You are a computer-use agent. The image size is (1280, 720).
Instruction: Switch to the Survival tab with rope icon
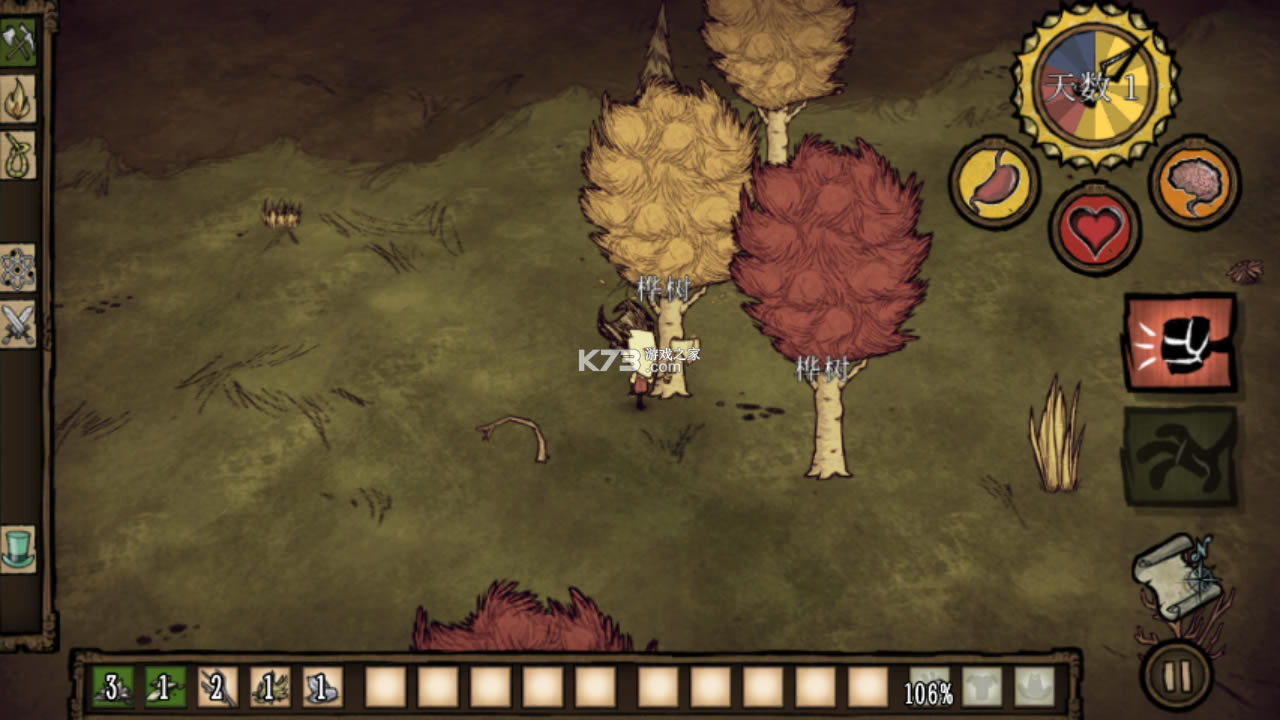(x=18, y=155)
